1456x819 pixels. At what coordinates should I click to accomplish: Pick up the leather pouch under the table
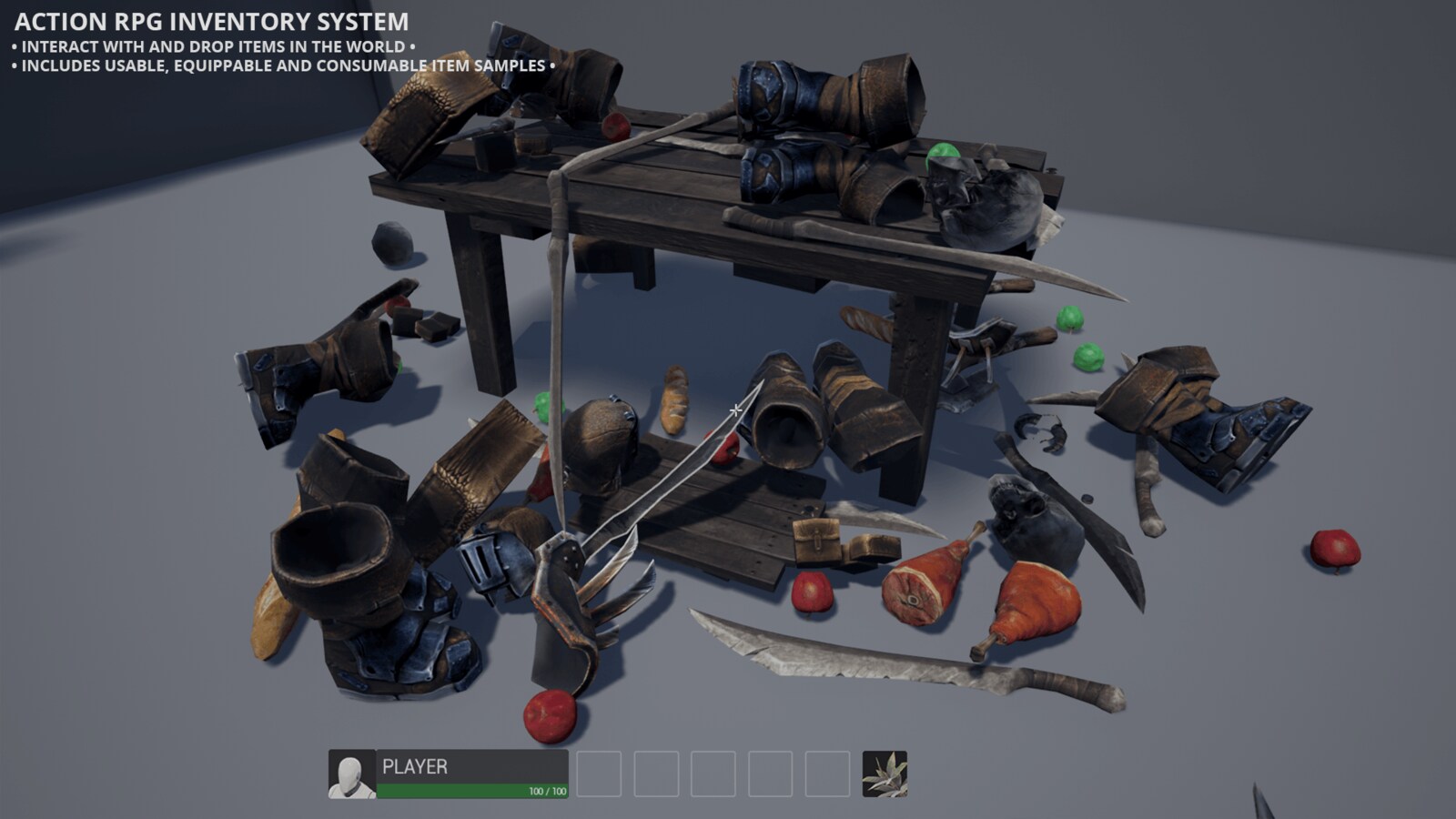point(818,541)
